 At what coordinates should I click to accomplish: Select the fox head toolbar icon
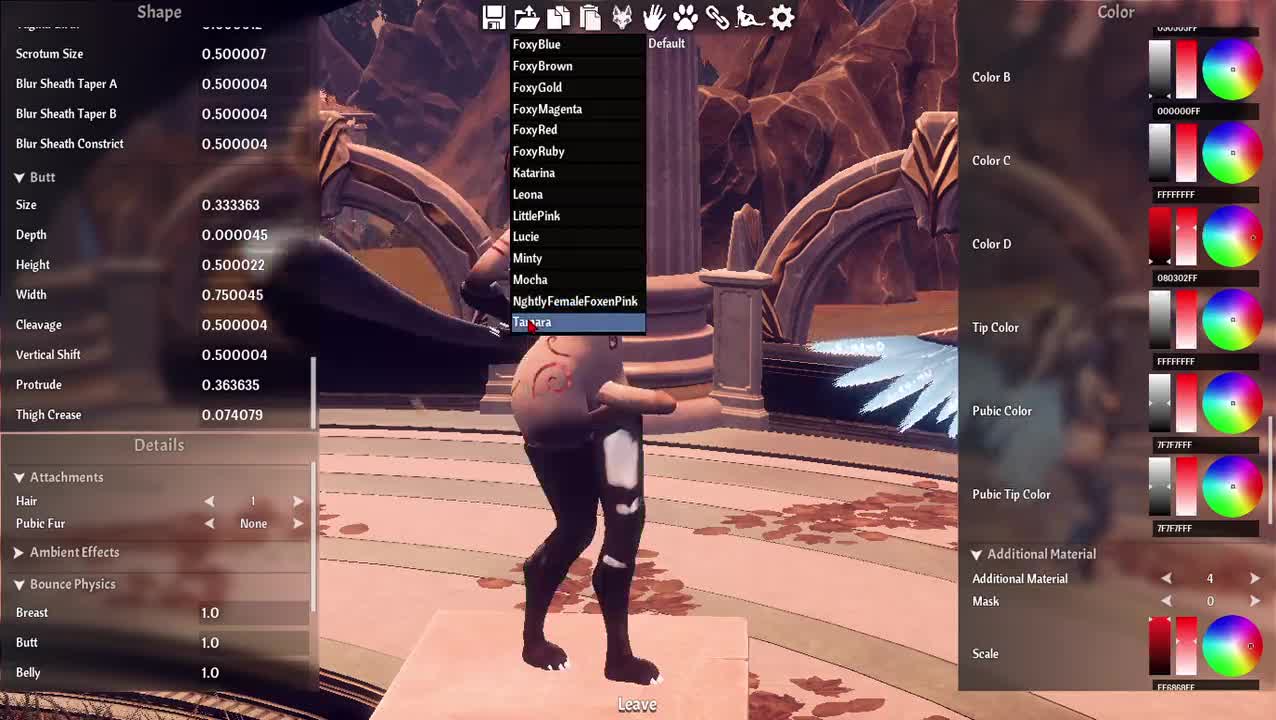click(621, 17)
